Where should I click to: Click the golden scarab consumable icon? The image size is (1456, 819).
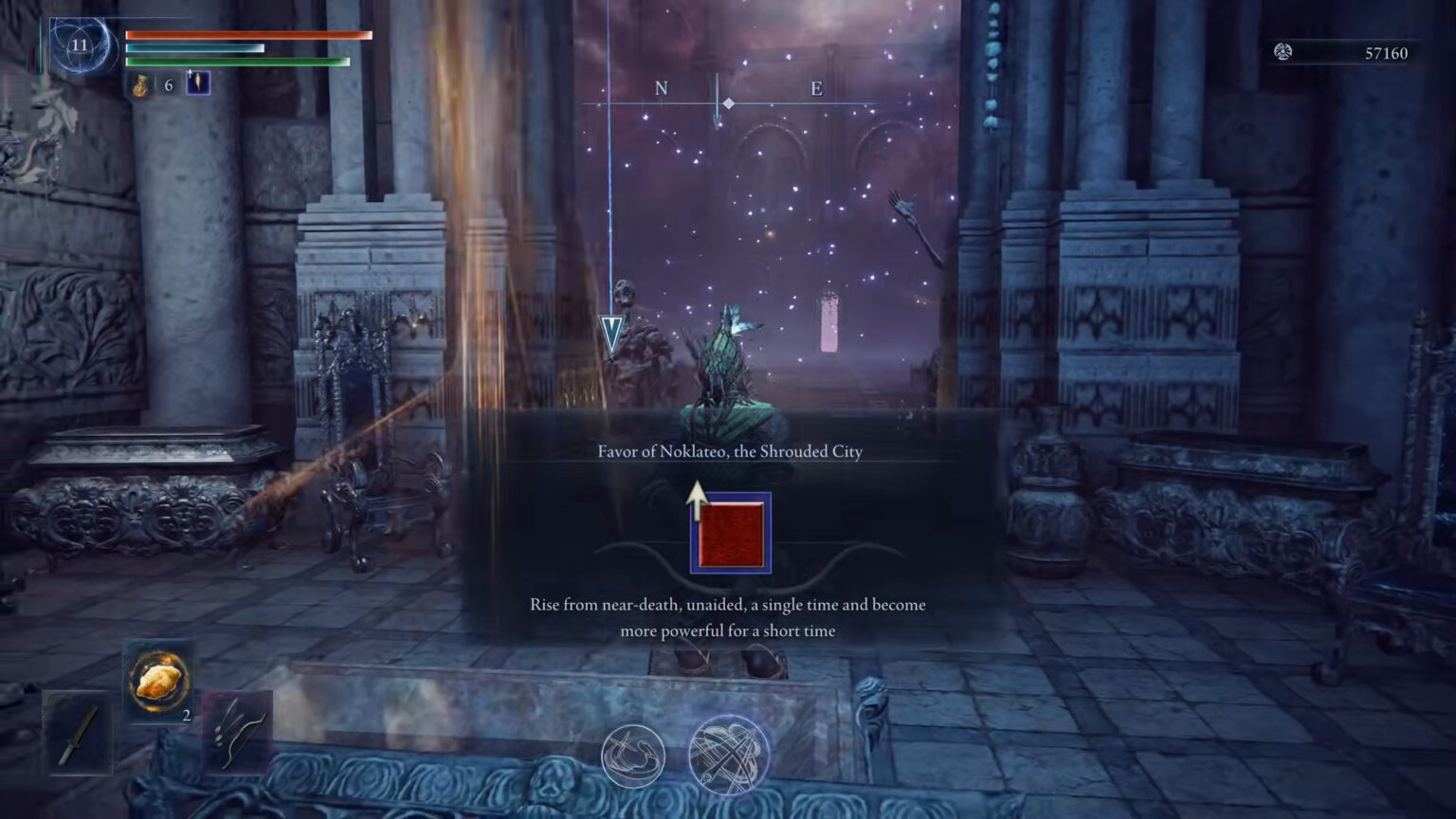click(x=158, y=679)
